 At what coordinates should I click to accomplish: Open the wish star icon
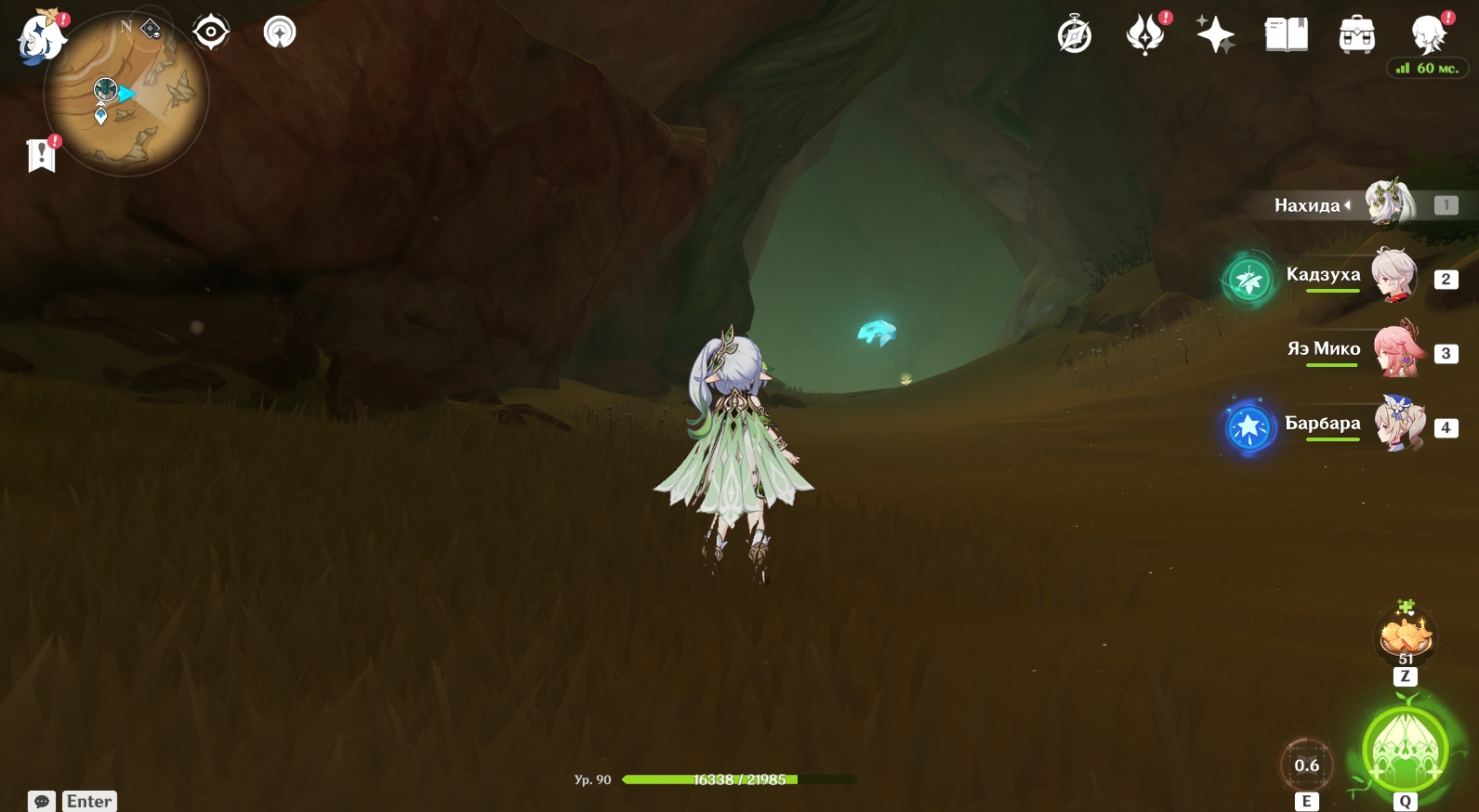[x=1215, y=36]
